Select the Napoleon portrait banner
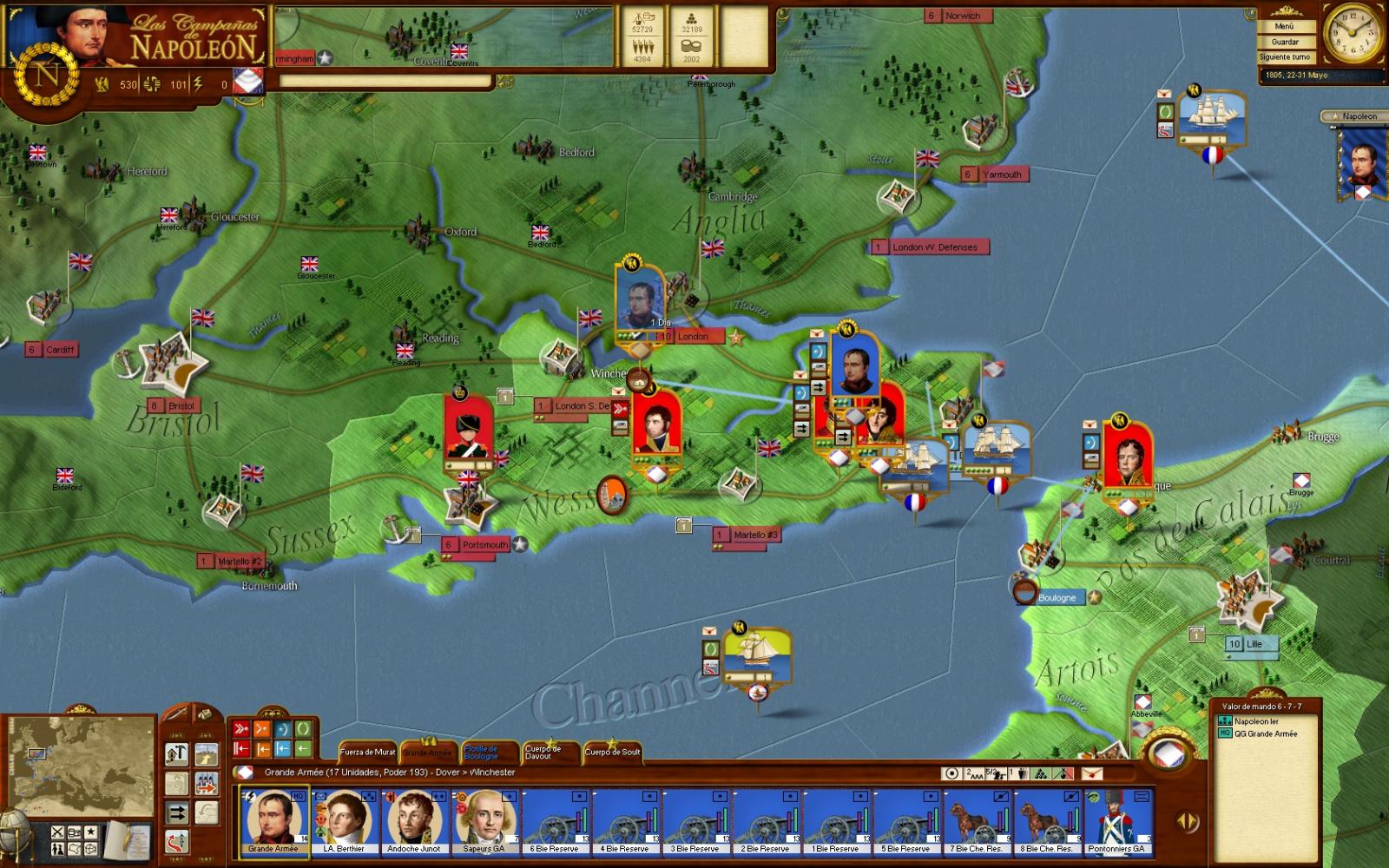The image size is (1389, 868). (1359, 161)
